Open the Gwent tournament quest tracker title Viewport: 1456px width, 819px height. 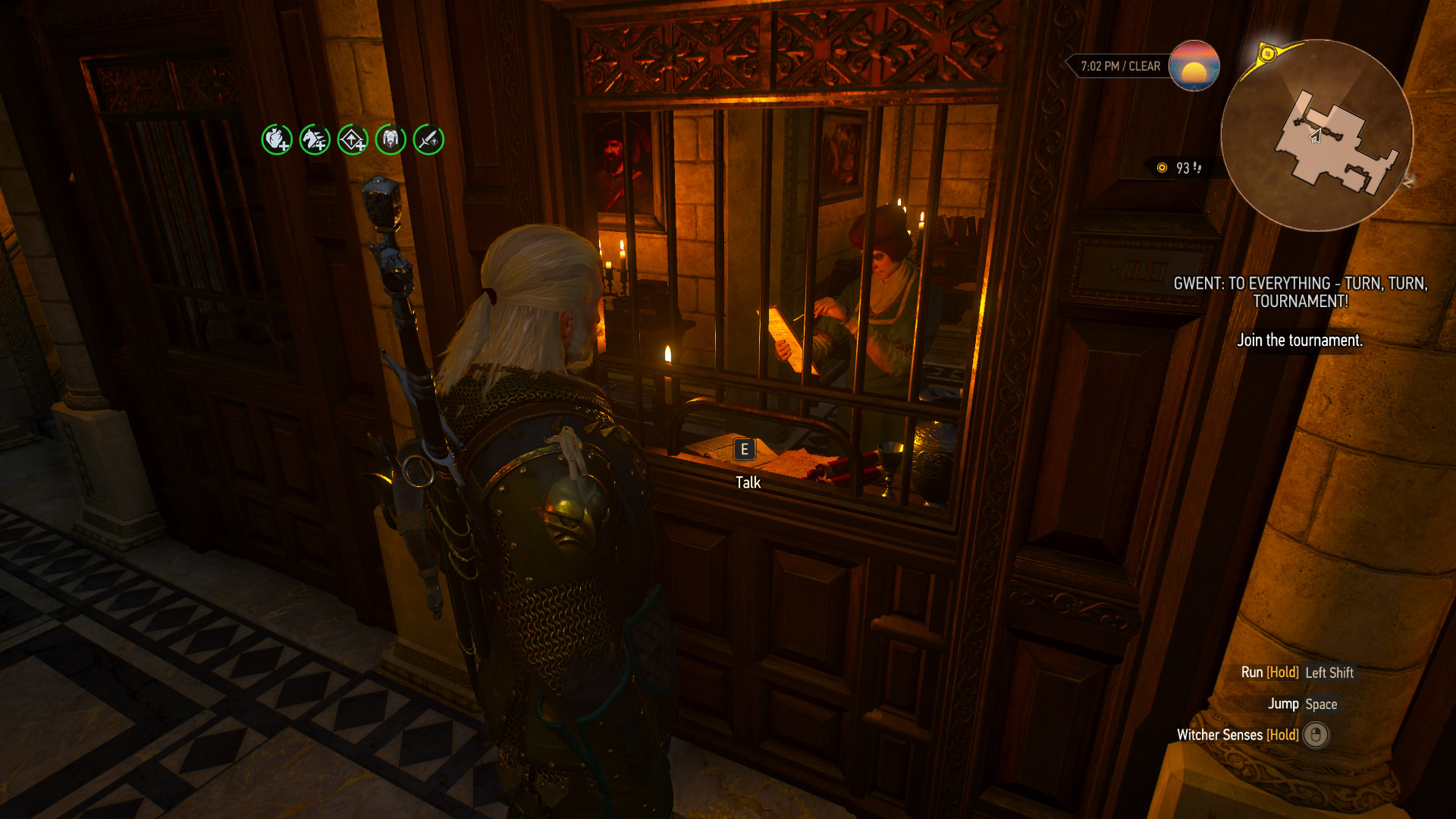(1300, 292)
